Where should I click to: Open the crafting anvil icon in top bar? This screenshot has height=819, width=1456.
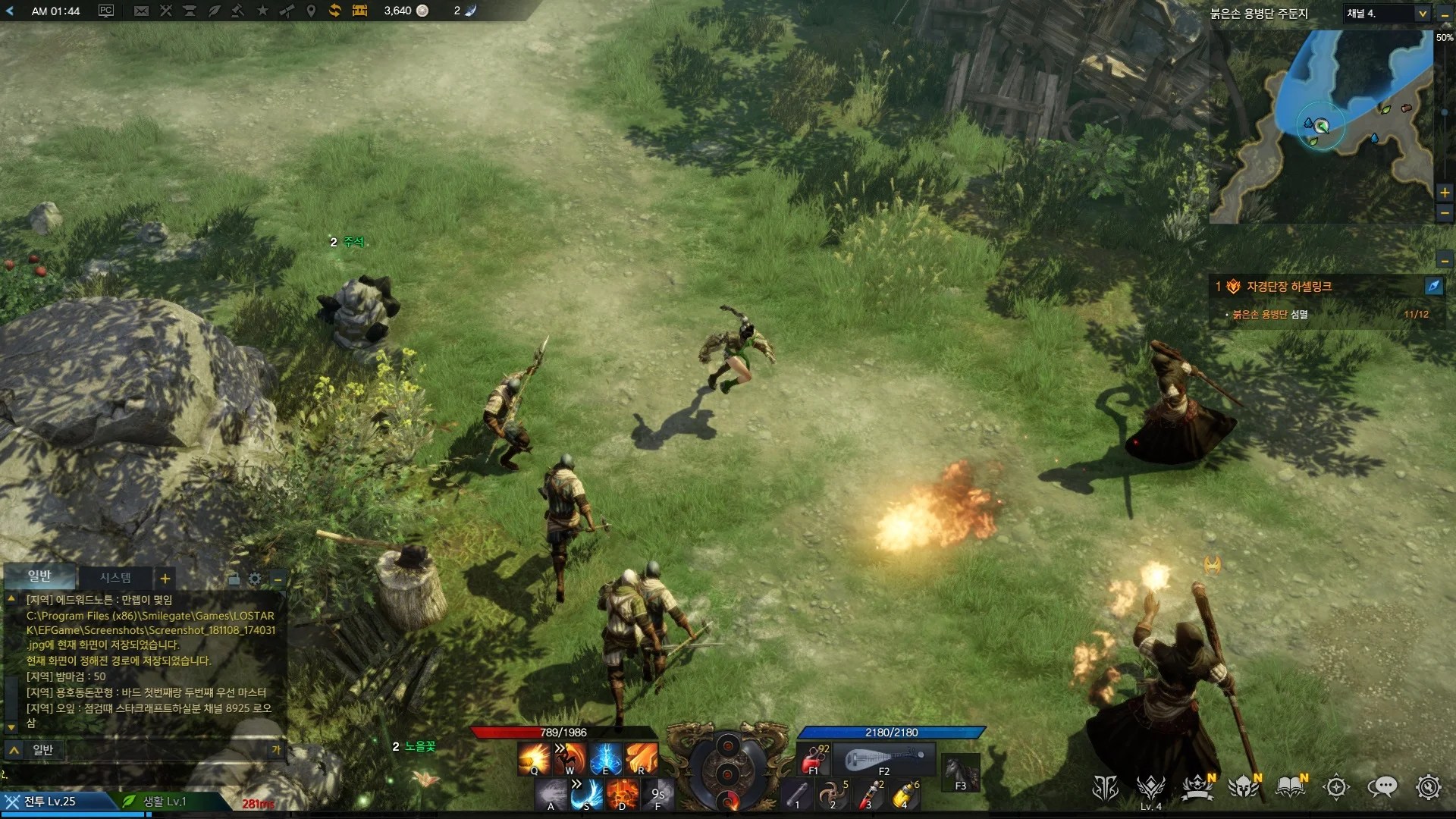[191, 11]
